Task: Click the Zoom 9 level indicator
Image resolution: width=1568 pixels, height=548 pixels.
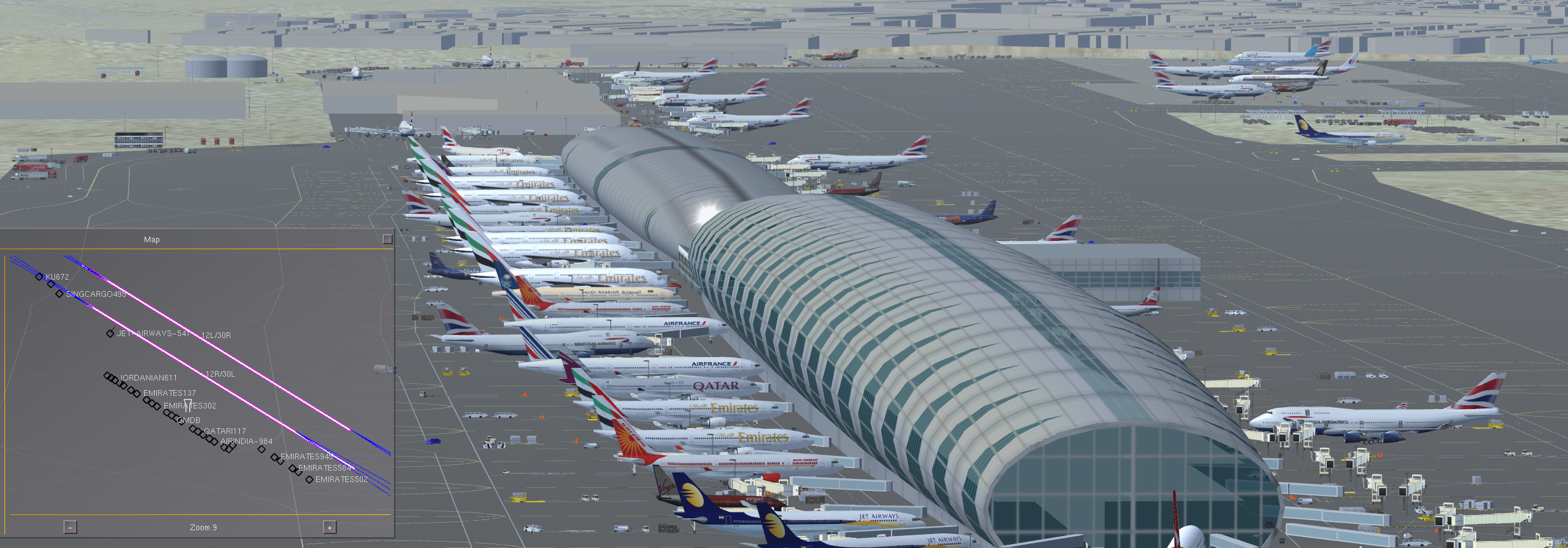Action: click(203, 527)
